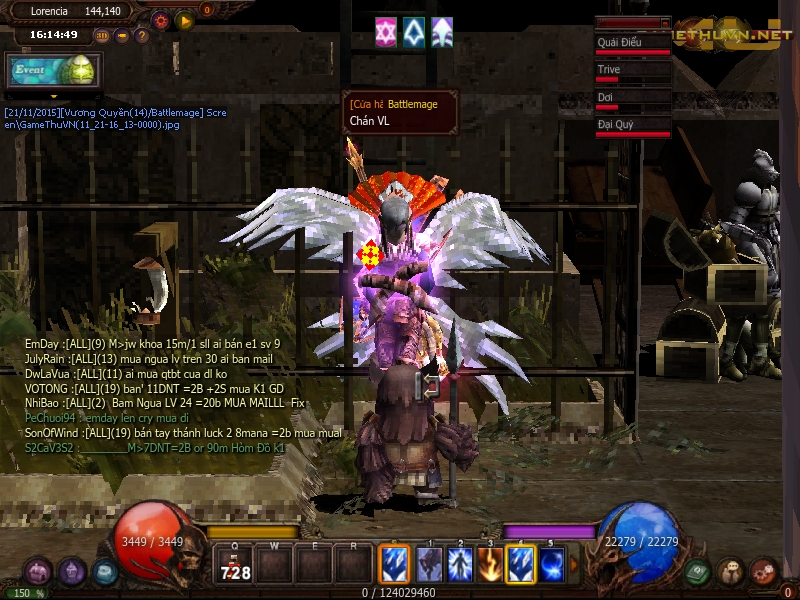Select the dark figure skill in slot 1
800x600 pixels.
point(429,565)
